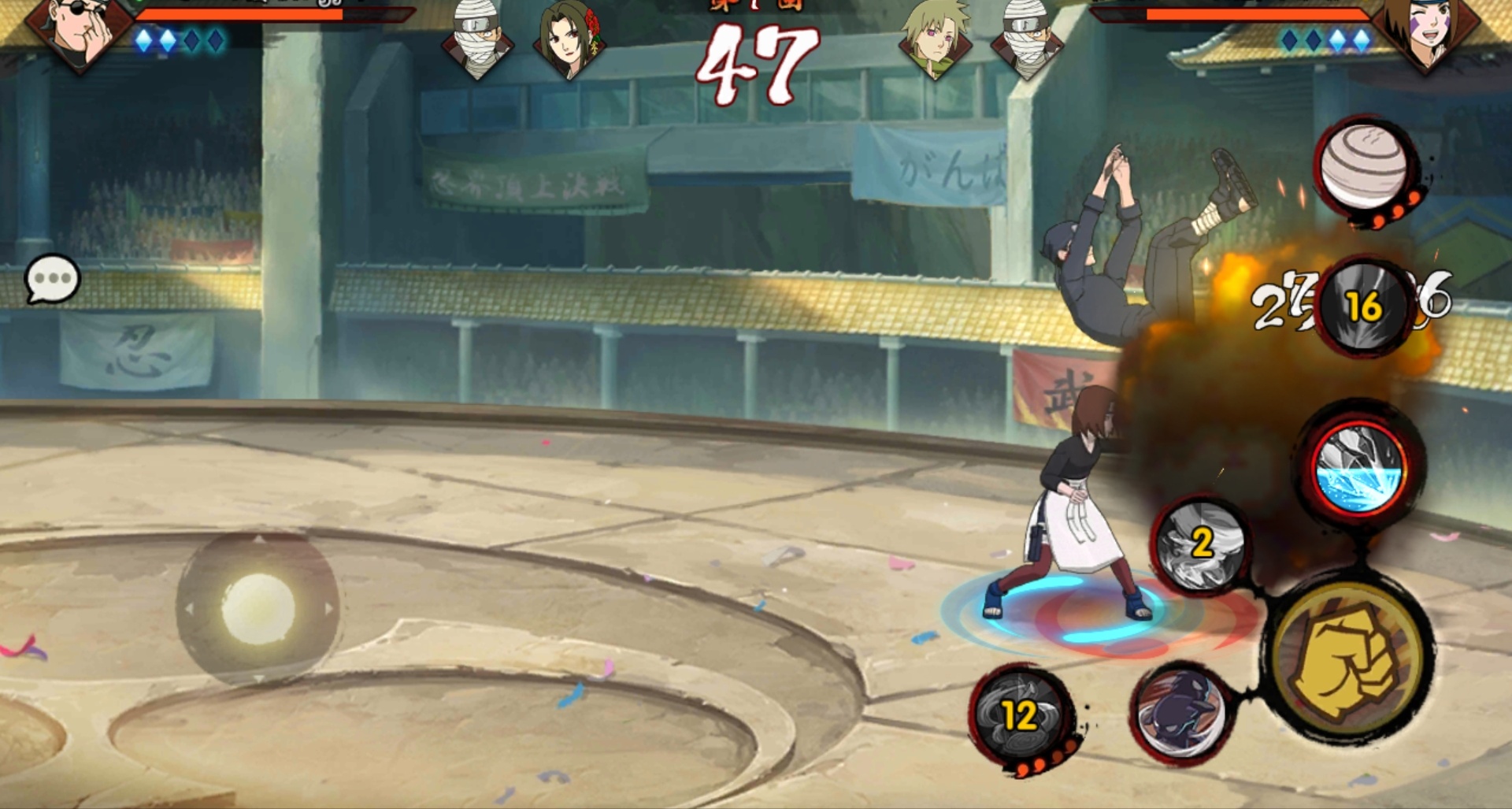Image resolution: width=1512 pixels, height=809 pixels.
Task: Tap the virtual joystick knob
Action: click(x=258, y=608)
